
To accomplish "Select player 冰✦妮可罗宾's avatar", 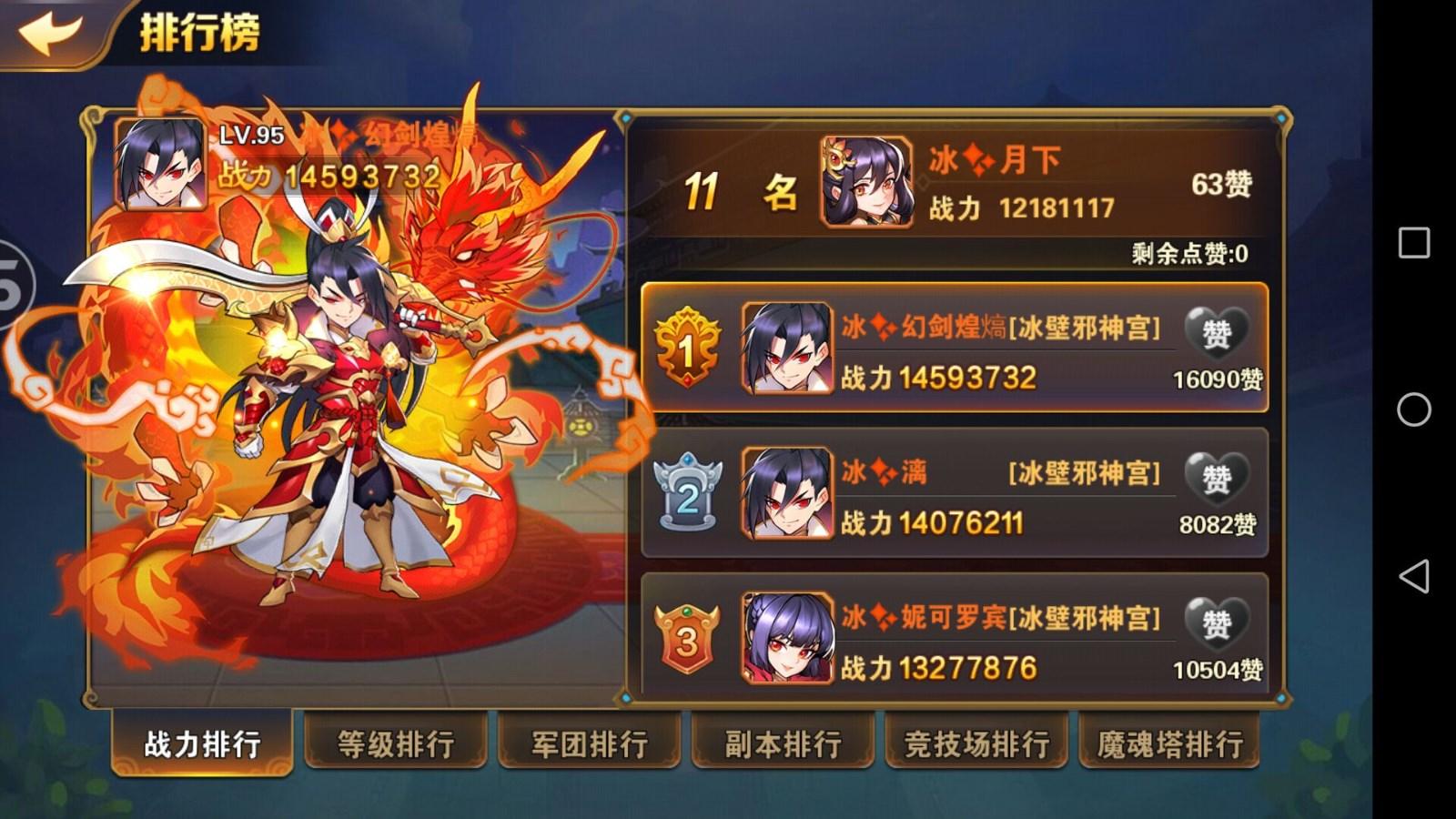I will click(x=786, y=634).
